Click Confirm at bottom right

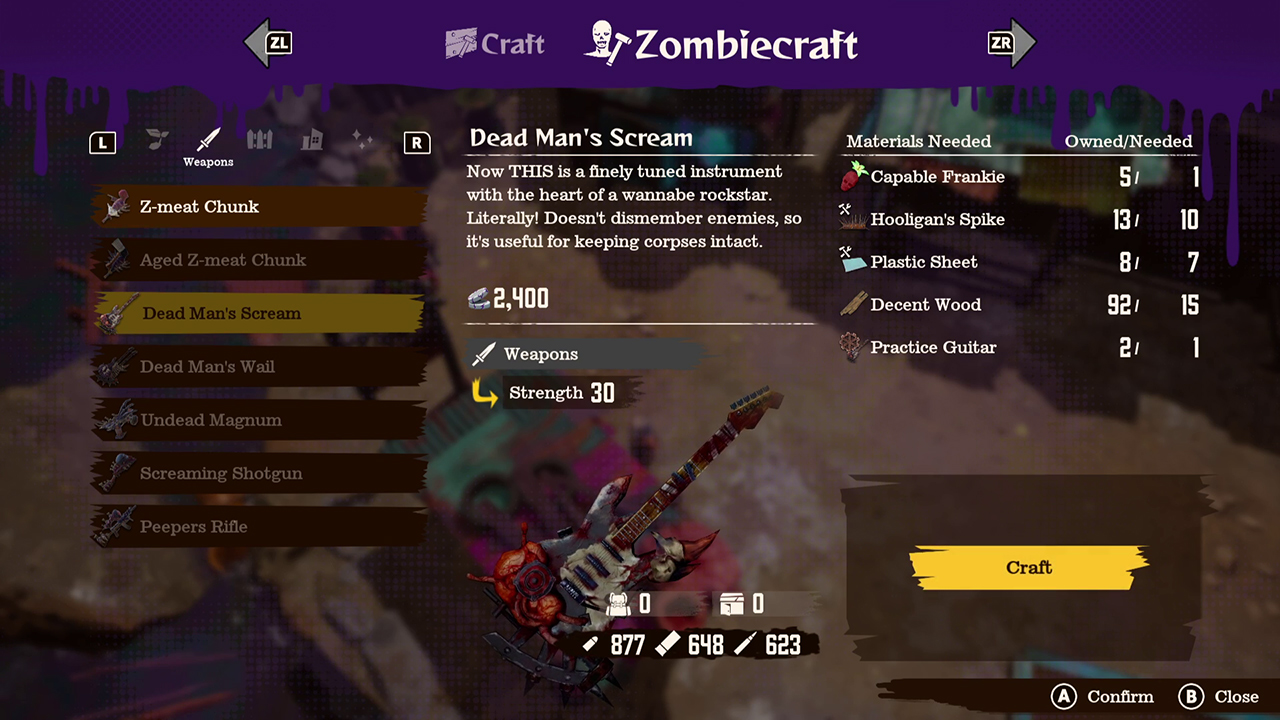coord(1100,697)
